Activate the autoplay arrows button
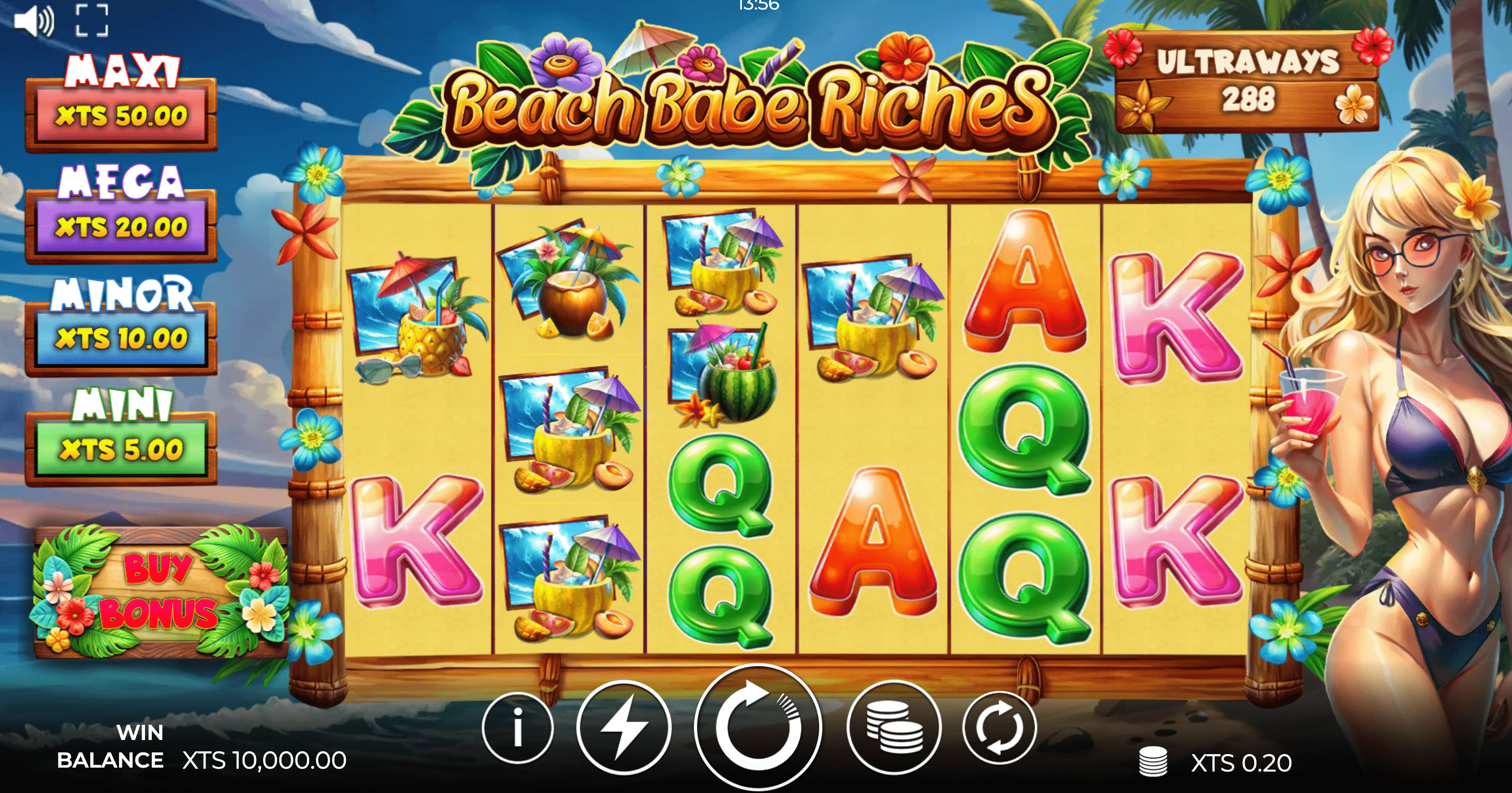The image size is (1512, 793). (x=999, y=728)
